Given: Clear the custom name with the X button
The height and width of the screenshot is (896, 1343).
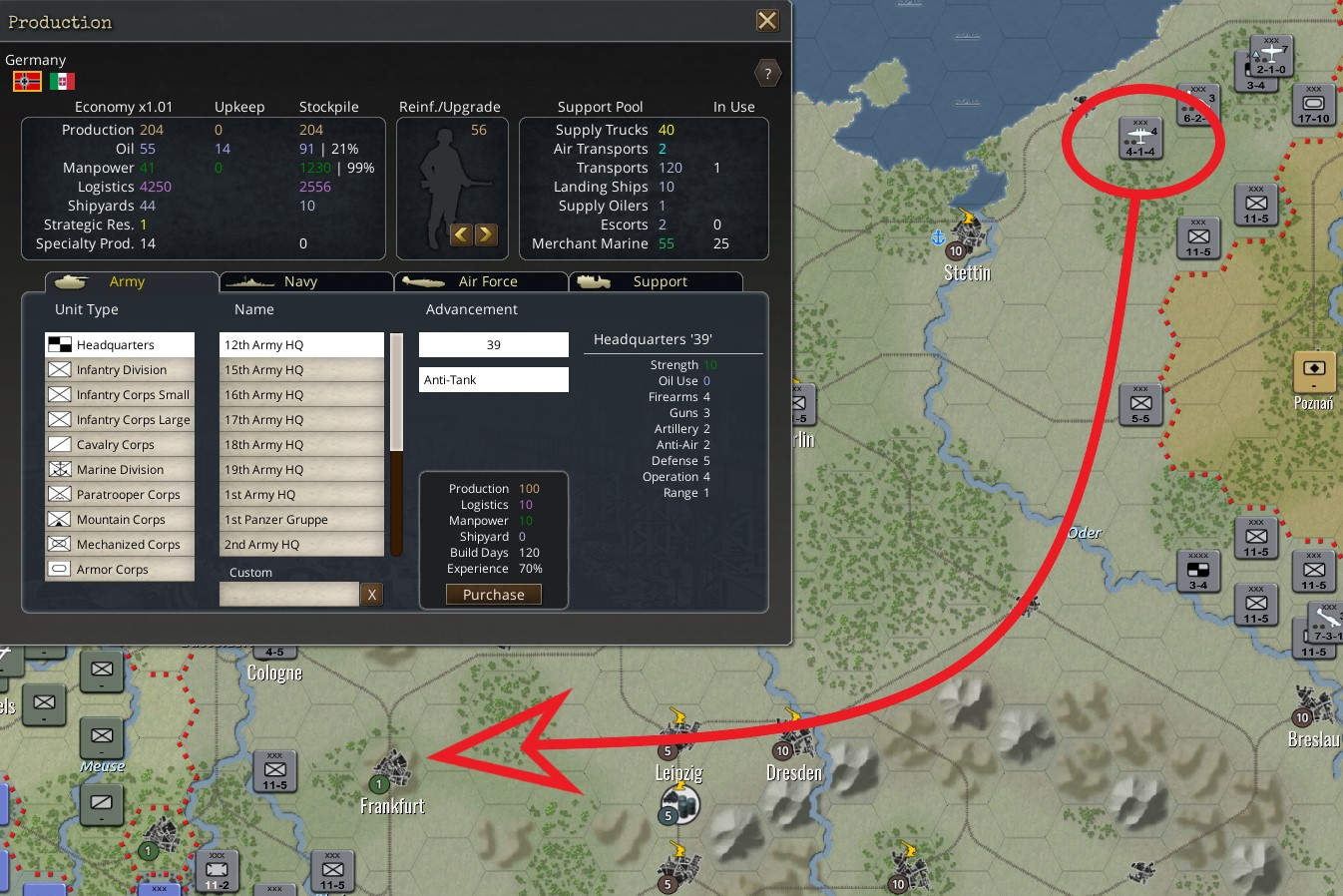Looking at the screenshot, I should click(x=372, y=594).
